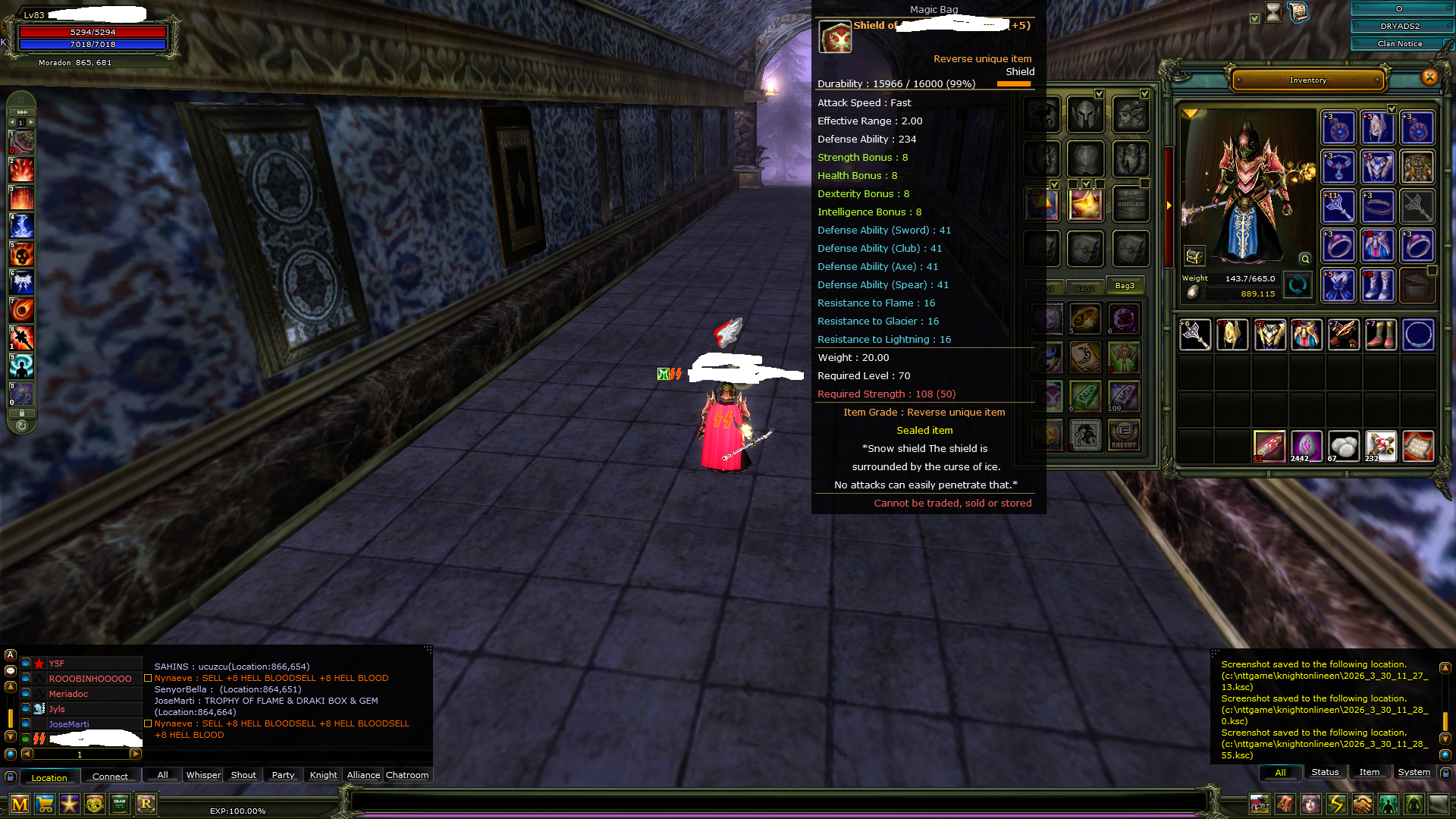Open the star premium icon on bottom taskbar
Viewport: 1456px width, 819px height.
(70, 805)
